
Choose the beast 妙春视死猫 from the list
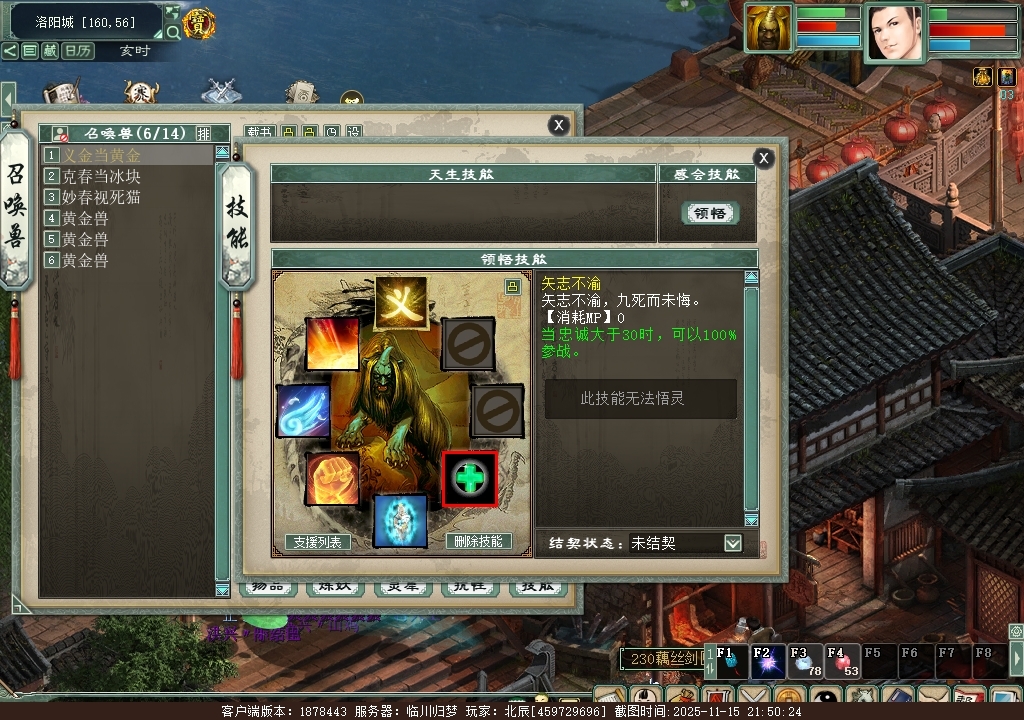tap(101, 197)
